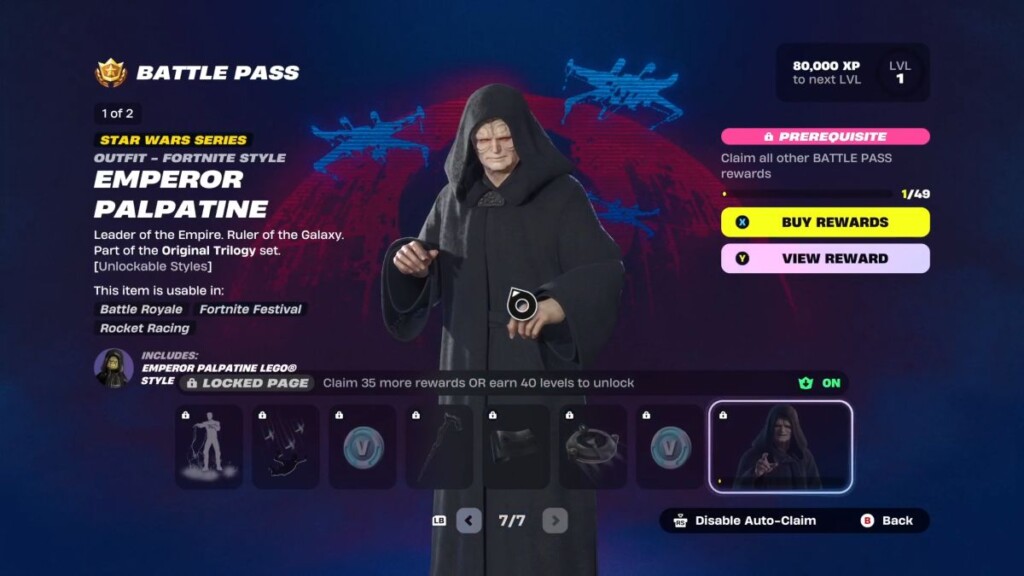
Task: View the Emperor Palpatine LEGO style thumbnail
Action: (114, 367)
